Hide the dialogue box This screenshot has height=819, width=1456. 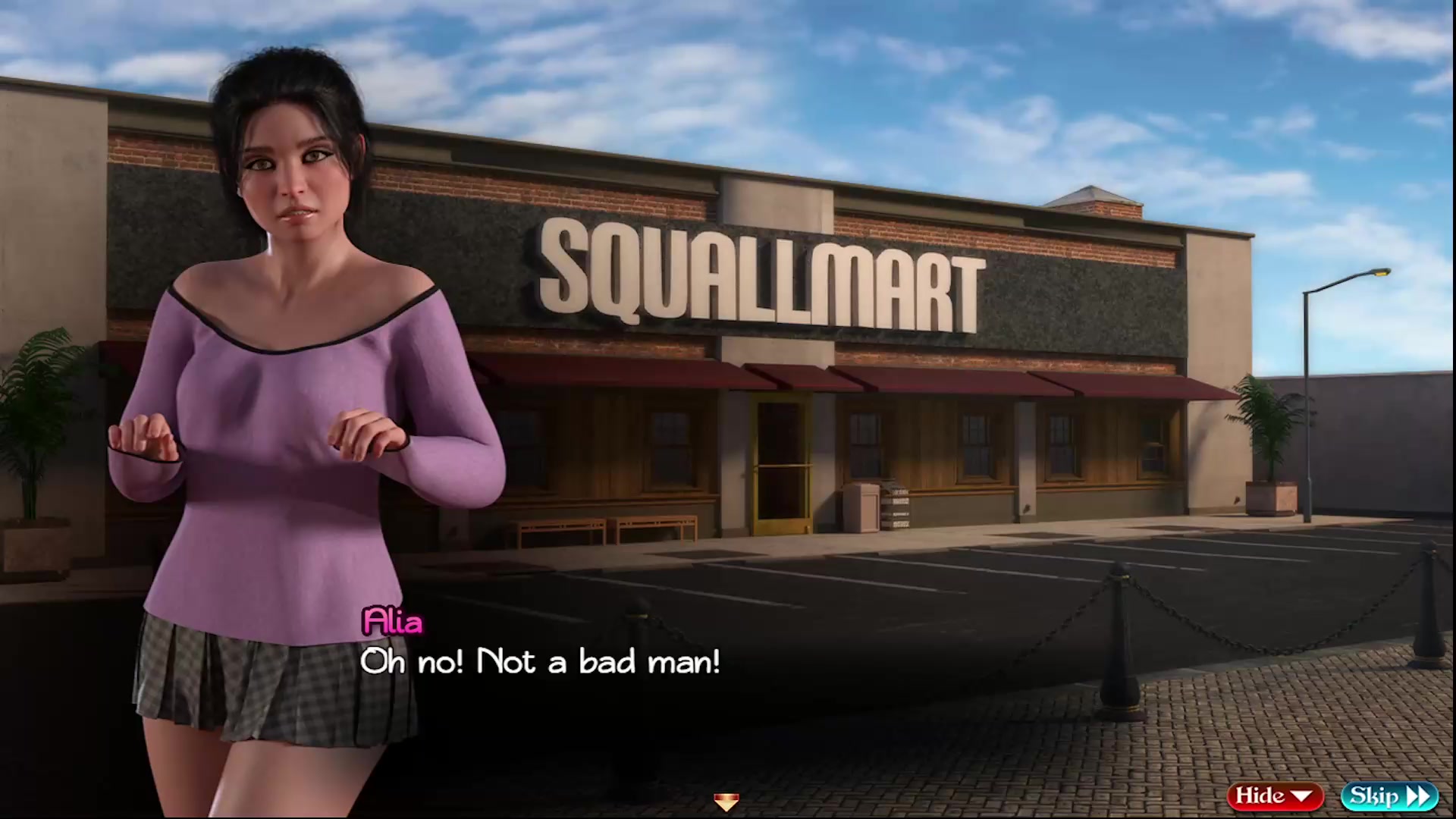click(x=1274, y=795)
